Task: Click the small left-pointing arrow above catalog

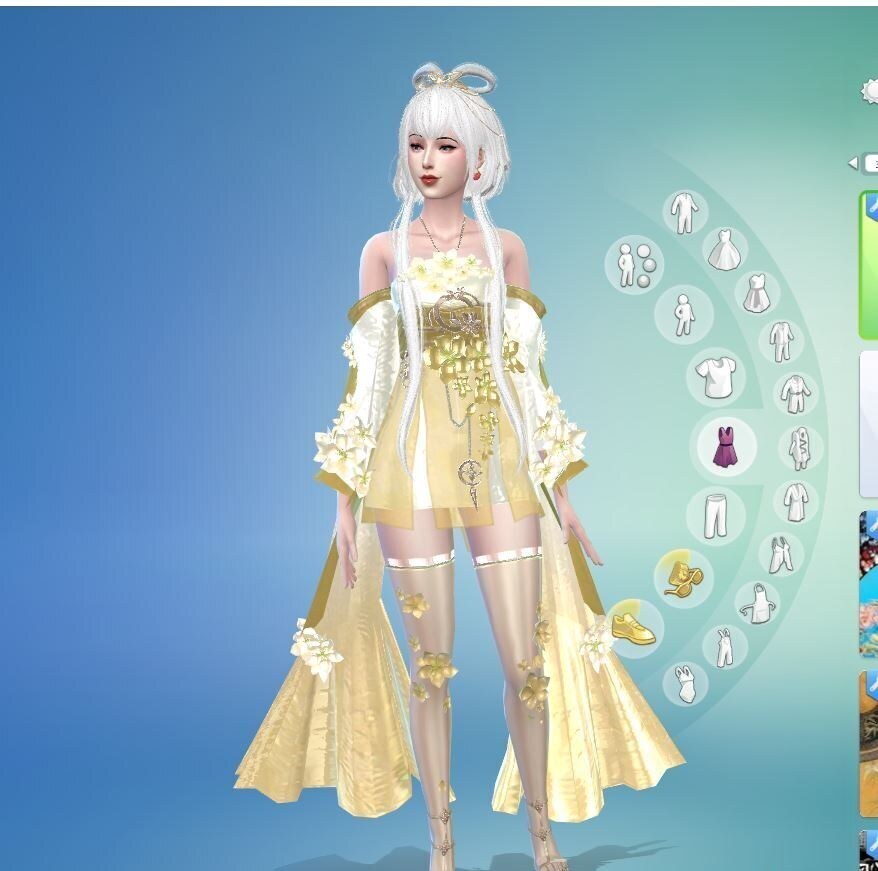Action: pos(852,162)
